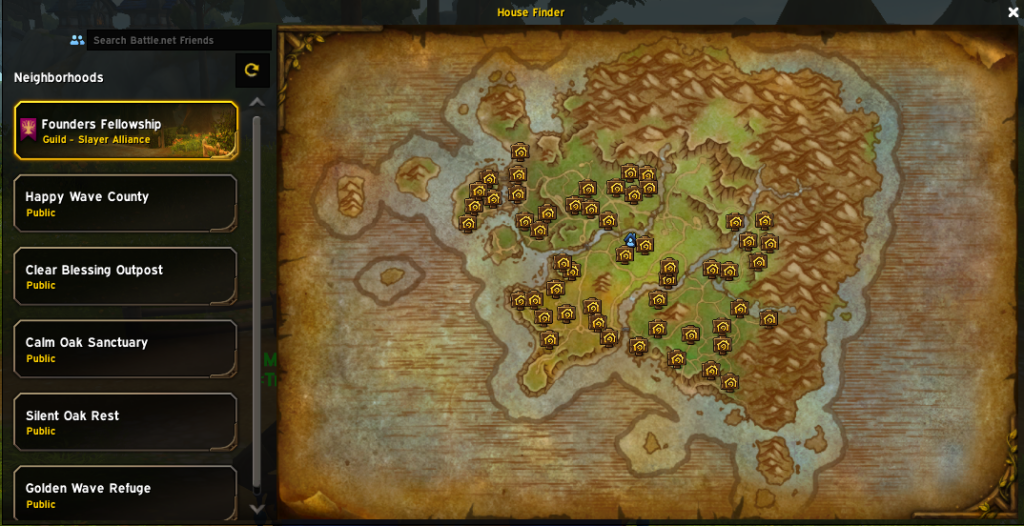Click the neighborhood list scroll-down arrow
This screenshot has height=526, width=1024.
pyautogui.click(x=257, y=509)
